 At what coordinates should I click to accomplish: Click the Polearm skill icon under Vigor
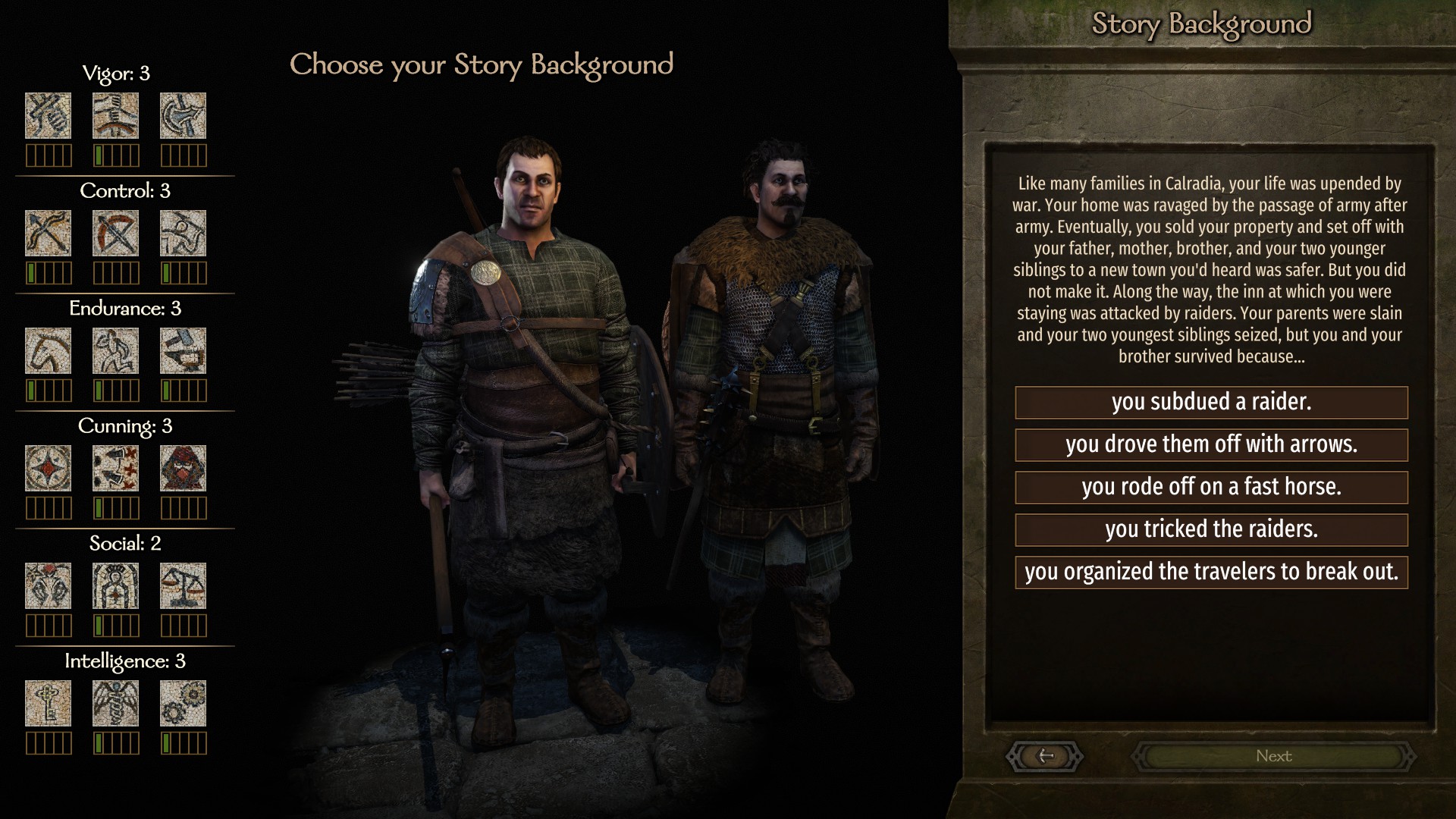coord(183,115)
